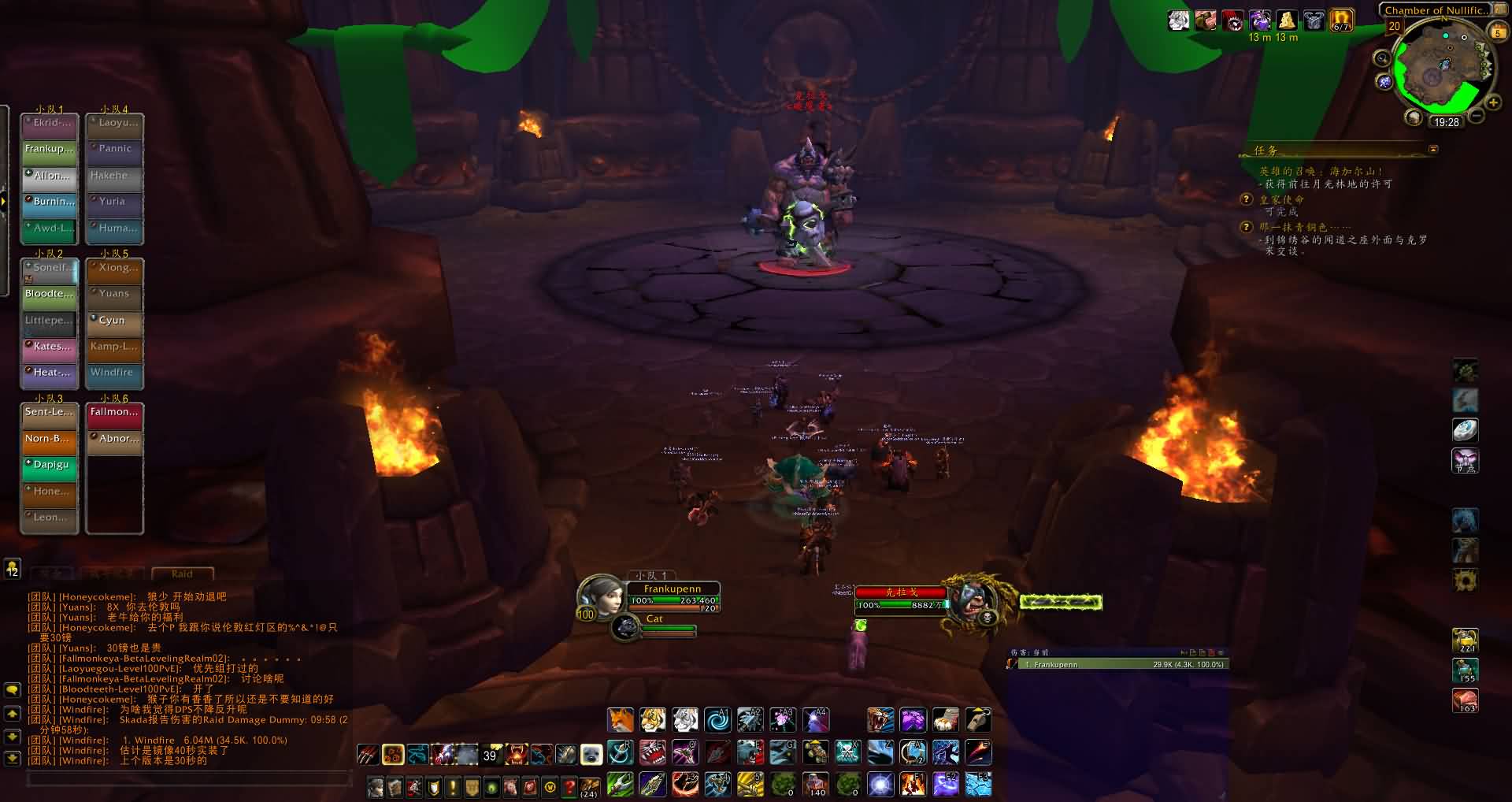Open the Raid chat tab
Screen dimensions: 1512x802
point(182,574)
